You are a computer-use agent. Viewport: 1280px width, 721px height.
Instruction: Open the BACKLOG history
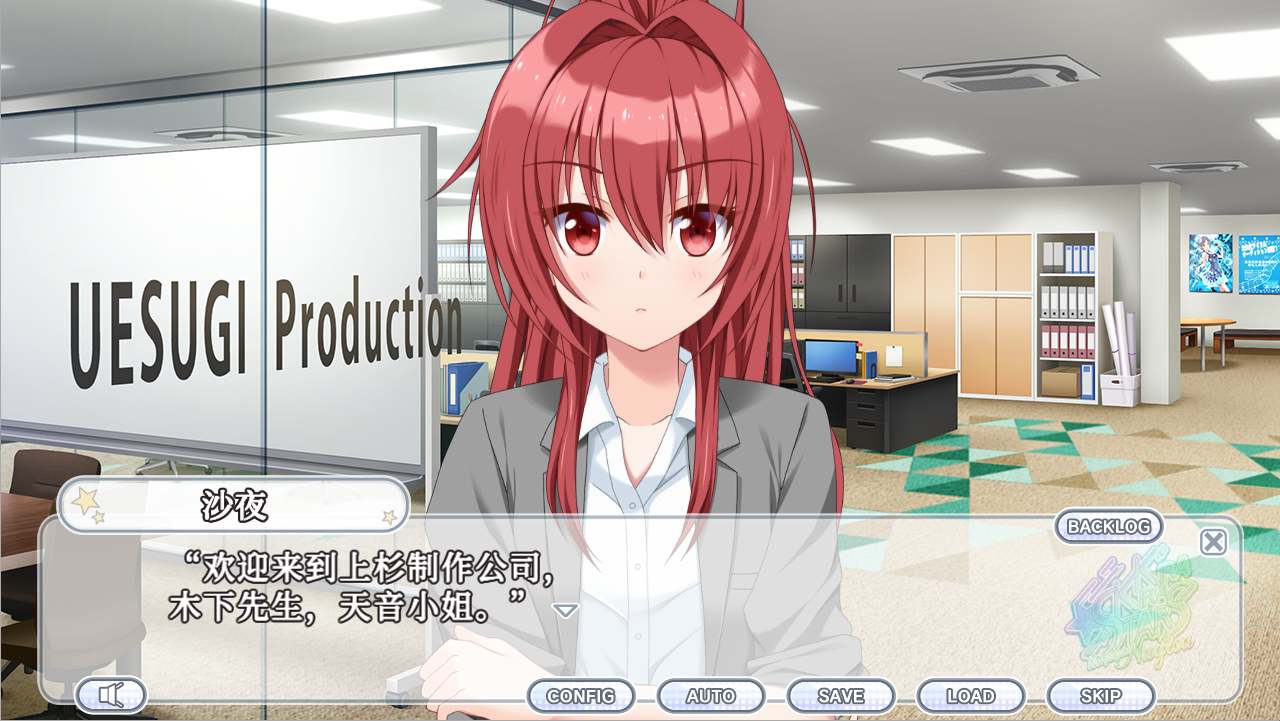click(1108, 527)
